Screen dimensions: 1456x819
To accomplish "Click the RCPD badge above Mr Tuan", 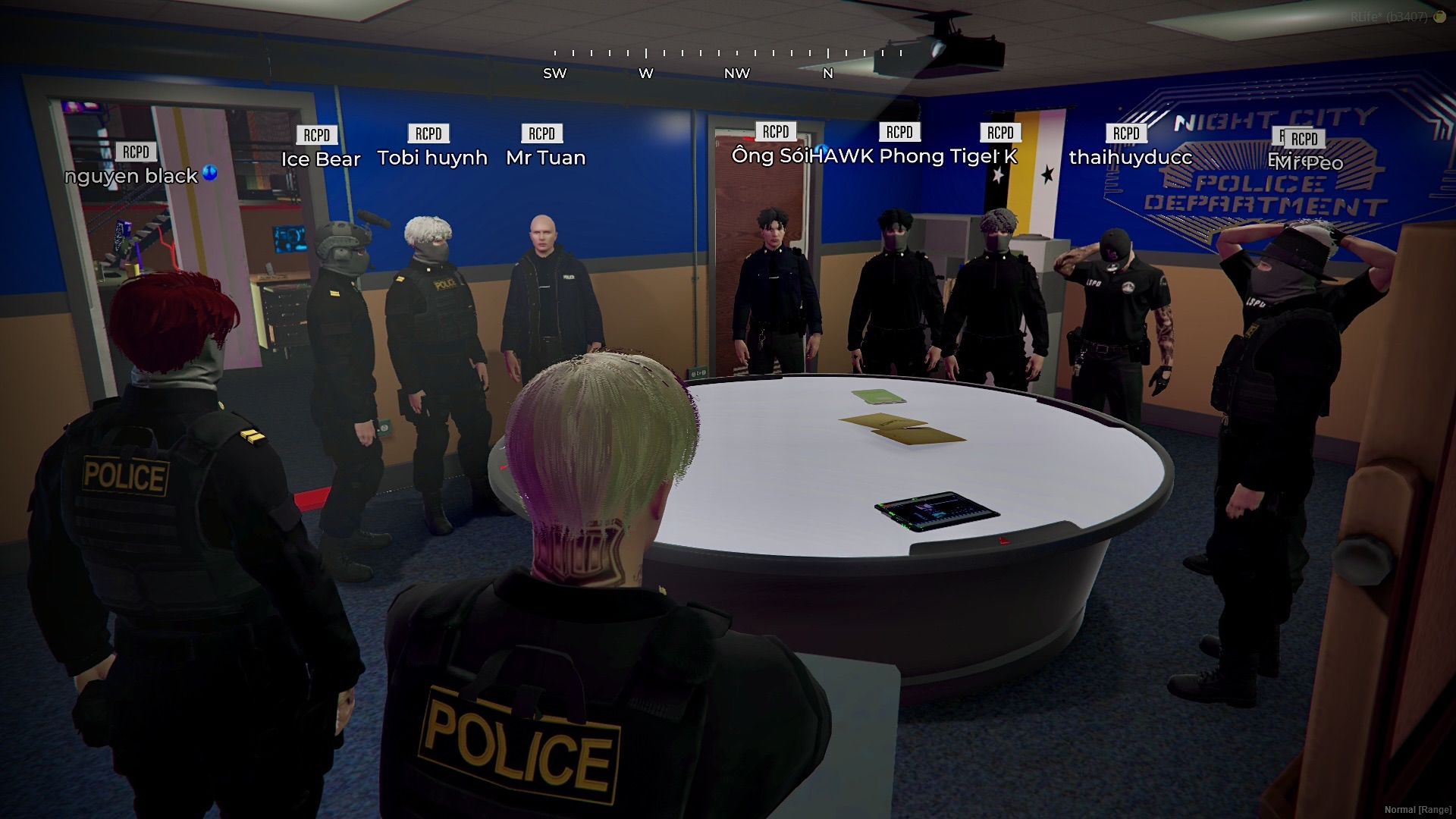I will click(x=543, y=133).
